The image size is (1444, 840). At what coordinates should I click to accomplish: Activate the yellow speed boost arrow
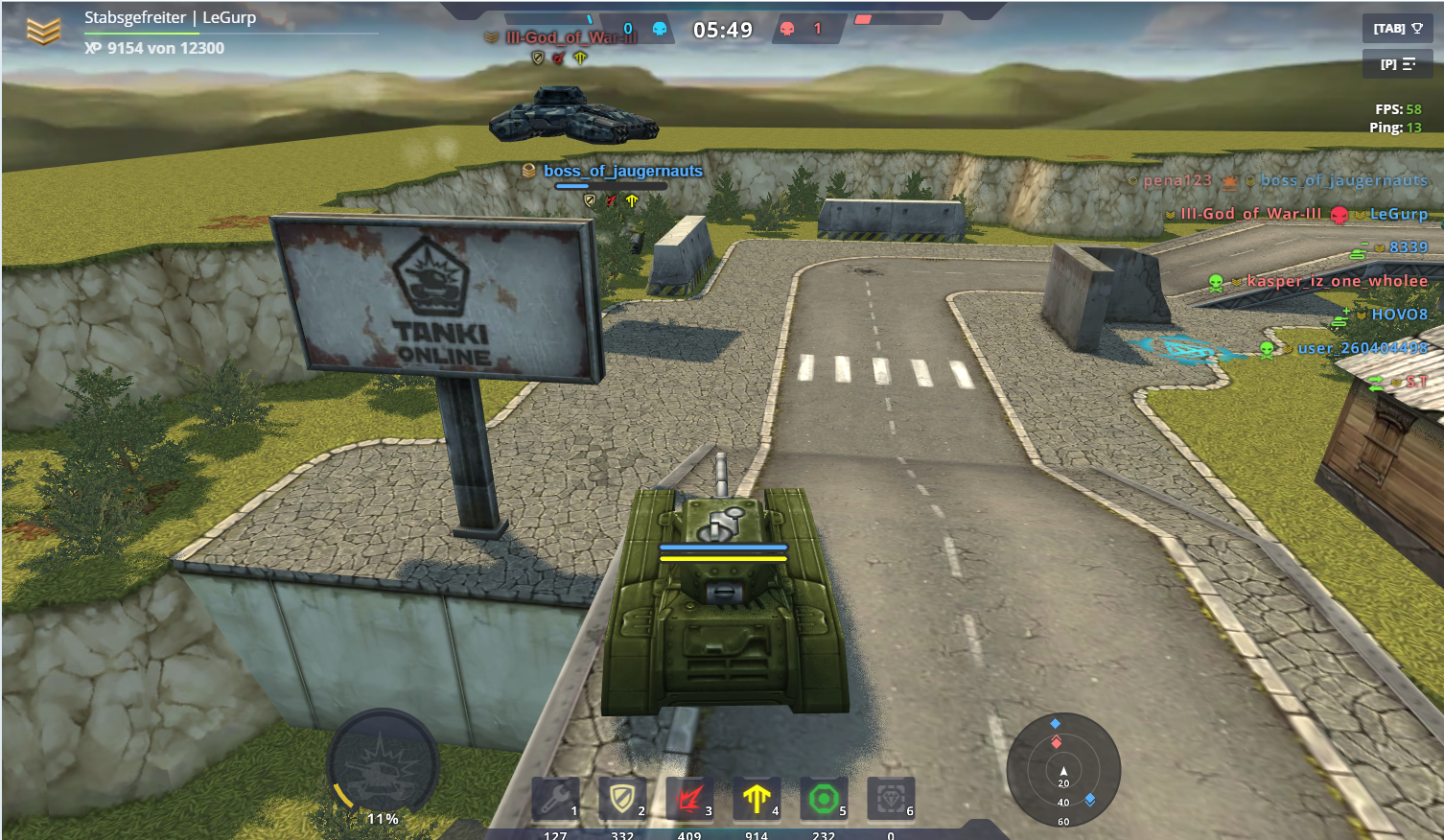(757, 798)
